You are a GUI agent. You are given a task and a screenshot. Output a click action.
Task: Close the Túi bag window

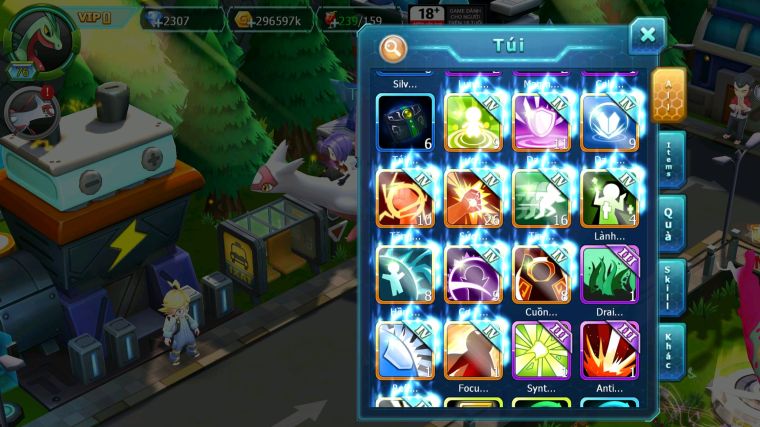(647, 35)
